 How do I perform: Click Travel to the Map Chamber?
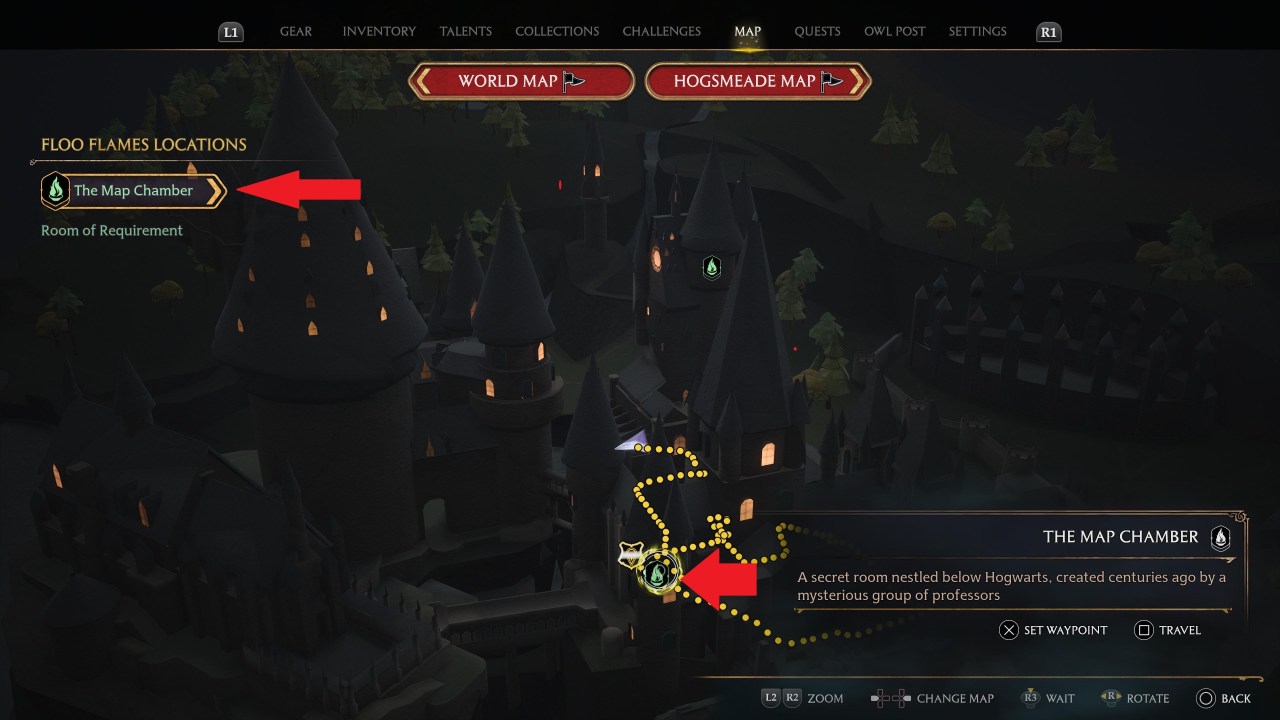1168,630
